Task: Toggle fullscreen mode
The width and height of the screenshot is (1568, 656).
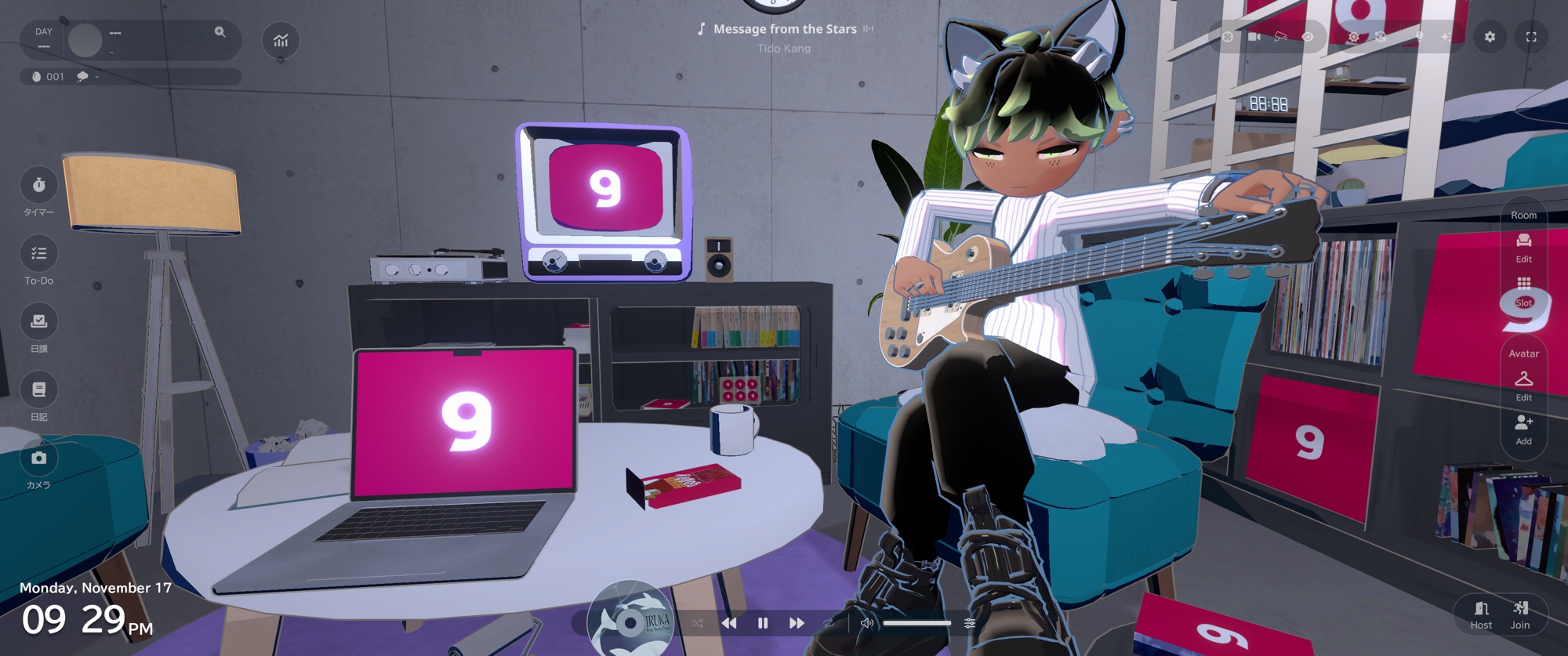Action: (x=1530, y=37)
